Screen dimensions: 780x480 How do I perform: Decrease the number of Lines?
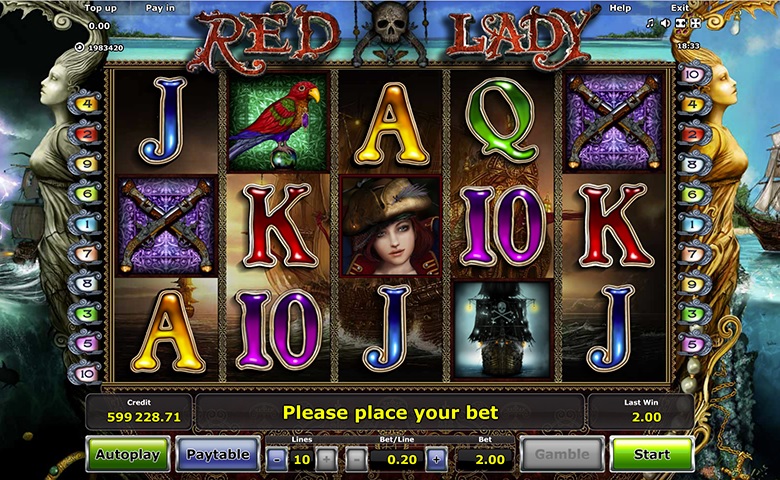pos(276,460)
